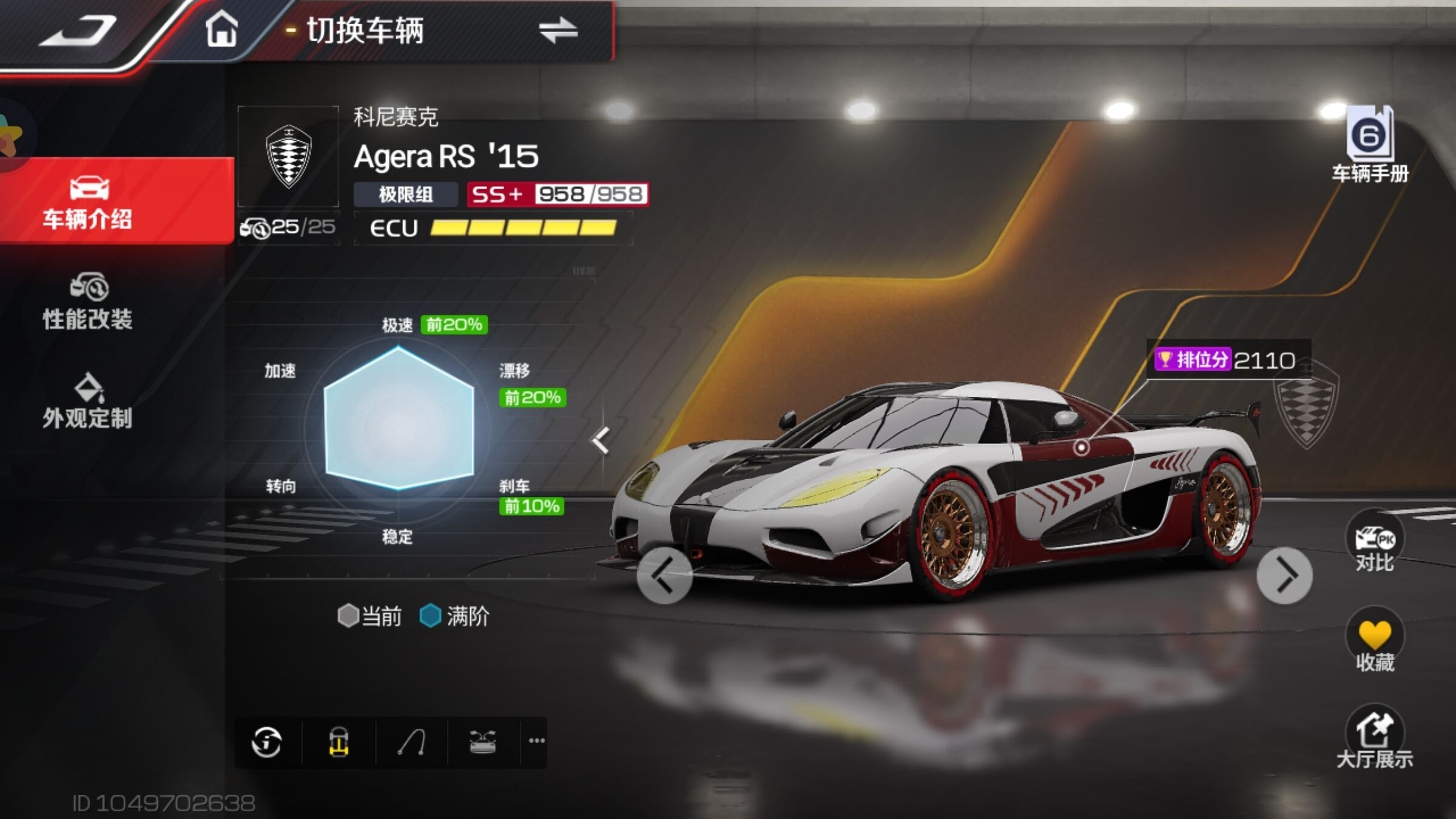The height and width of the screenshot is (819, 1456).
Task: Go back using the top-left arrow
Action: [x=78, y=30]
